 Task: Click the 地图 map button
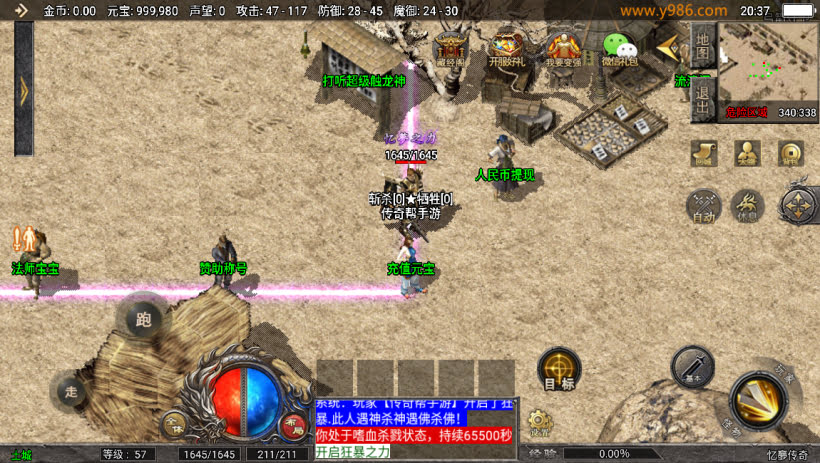703,46
